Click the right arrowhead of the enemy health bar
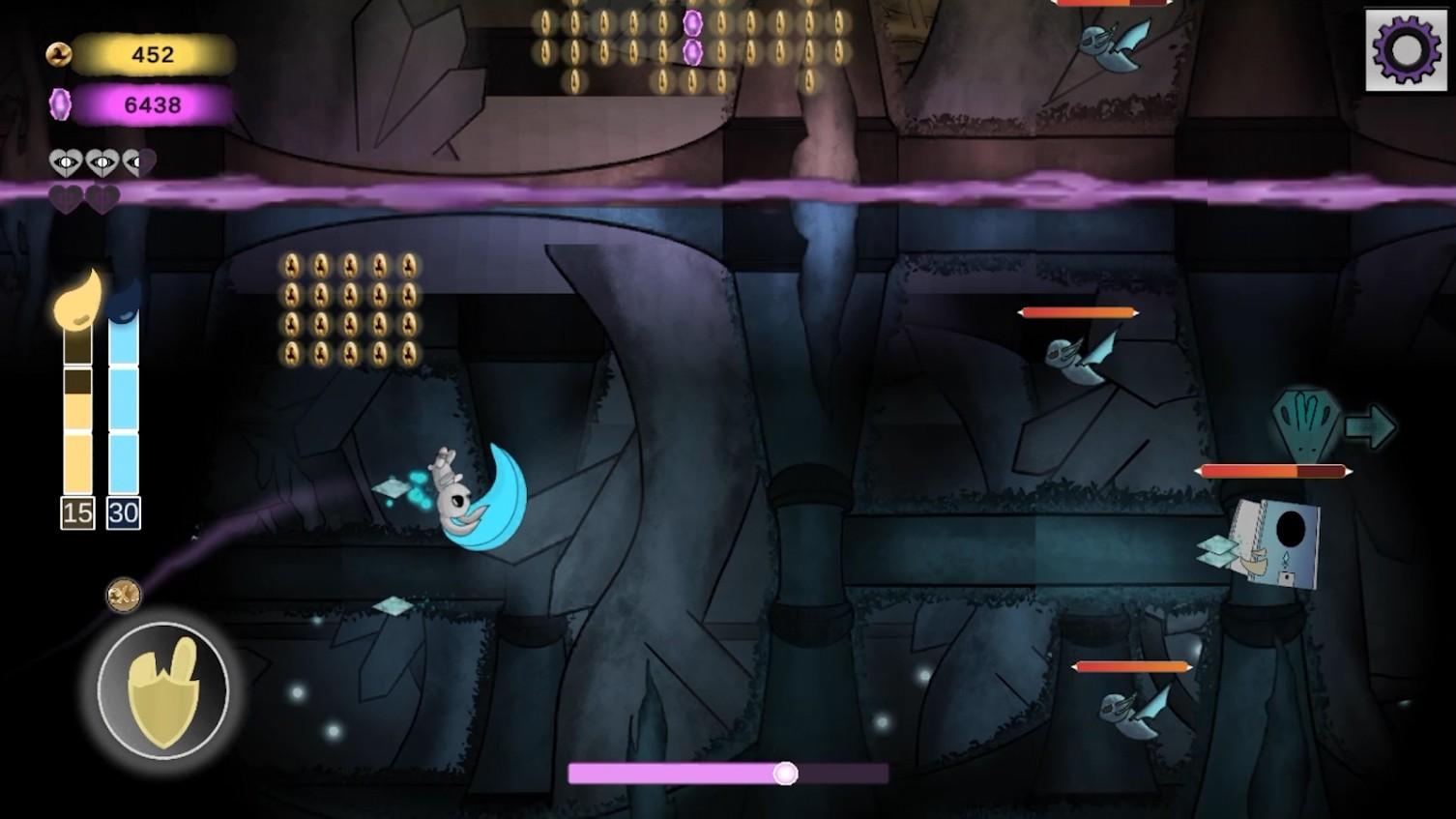This screenshot has width=1456, height=819. pyautogui.click(x=1350, y=471)
